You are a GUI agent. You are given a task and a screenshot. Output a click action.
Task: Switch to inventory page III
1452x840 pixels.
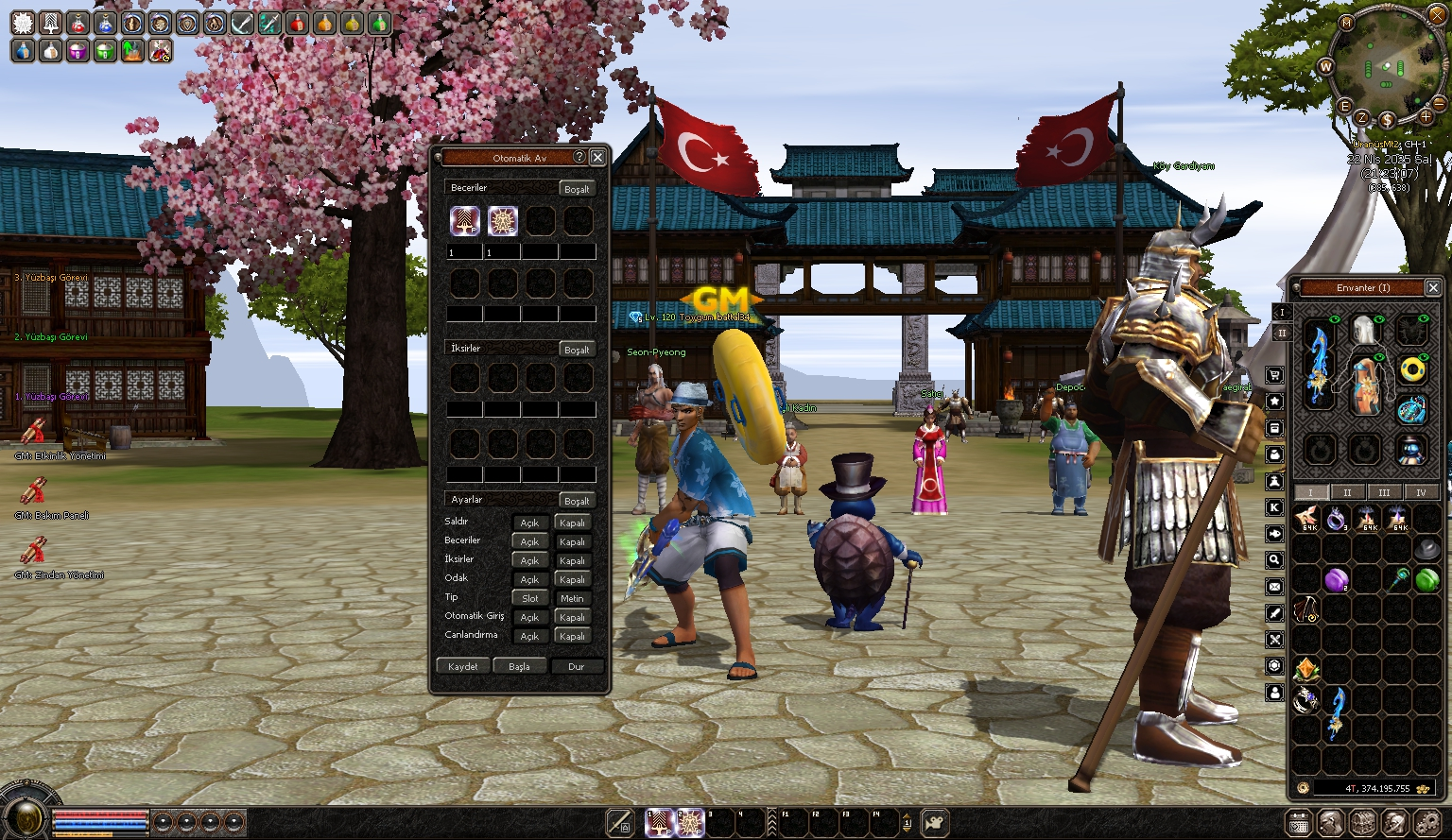tap(1384, 492)
